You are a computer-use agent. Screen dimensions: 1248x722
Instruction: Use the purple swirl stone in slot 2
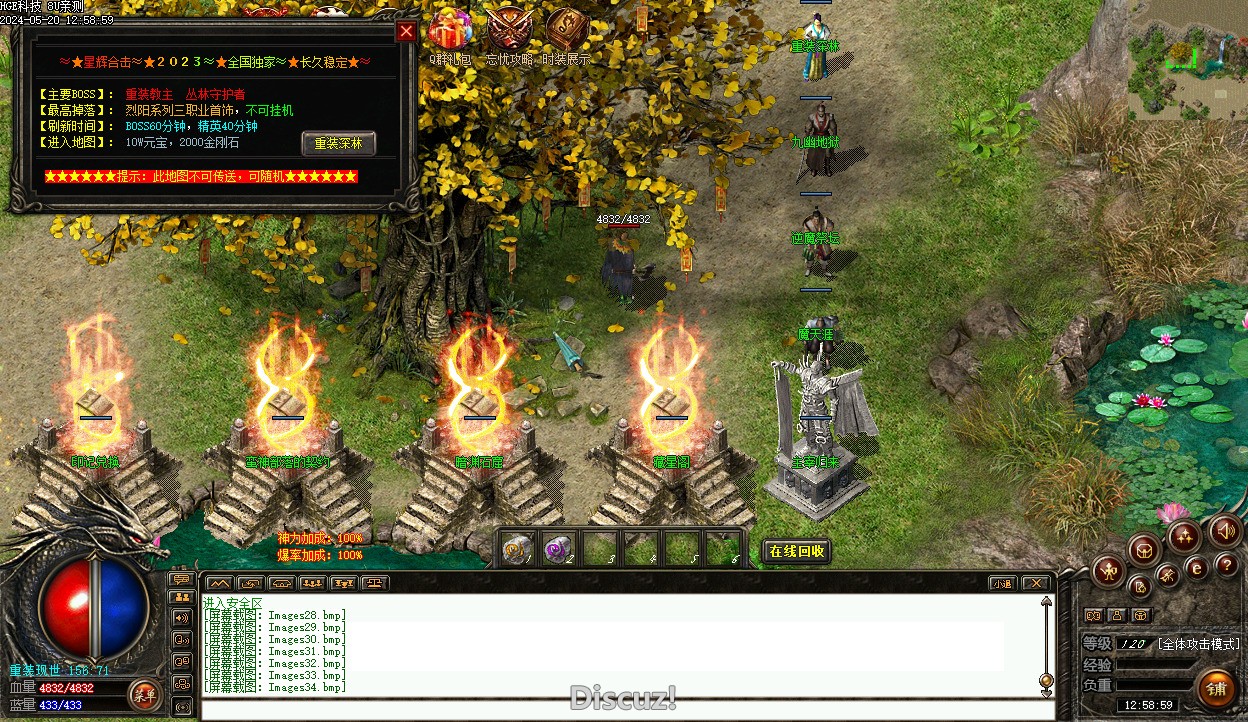[x=557, y=548]
